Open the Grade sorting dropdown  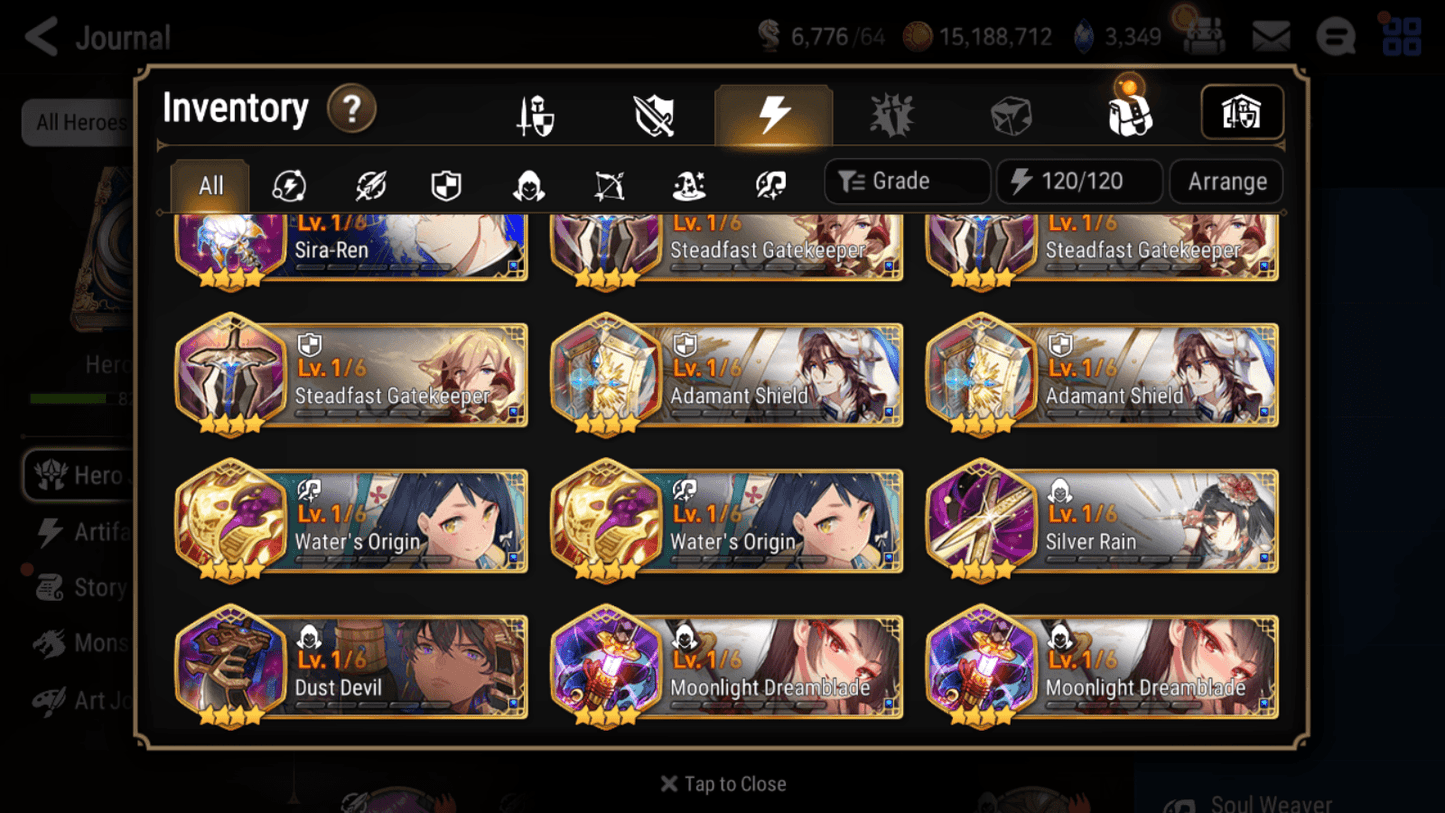[906, 181]
